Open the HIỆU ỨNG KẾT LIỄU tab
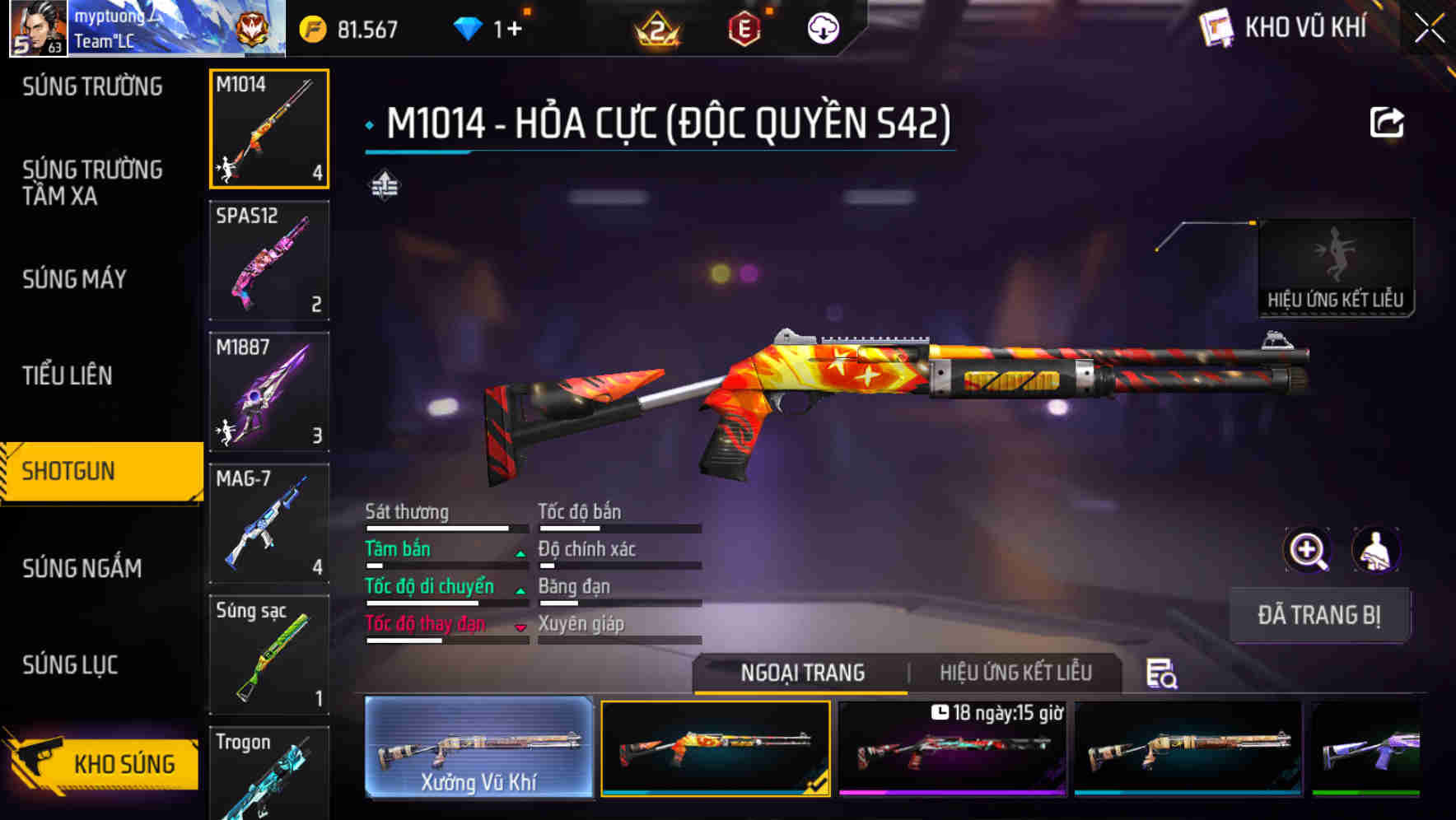This screenshot has width=1456, height=820. (x=1016, y=673)
